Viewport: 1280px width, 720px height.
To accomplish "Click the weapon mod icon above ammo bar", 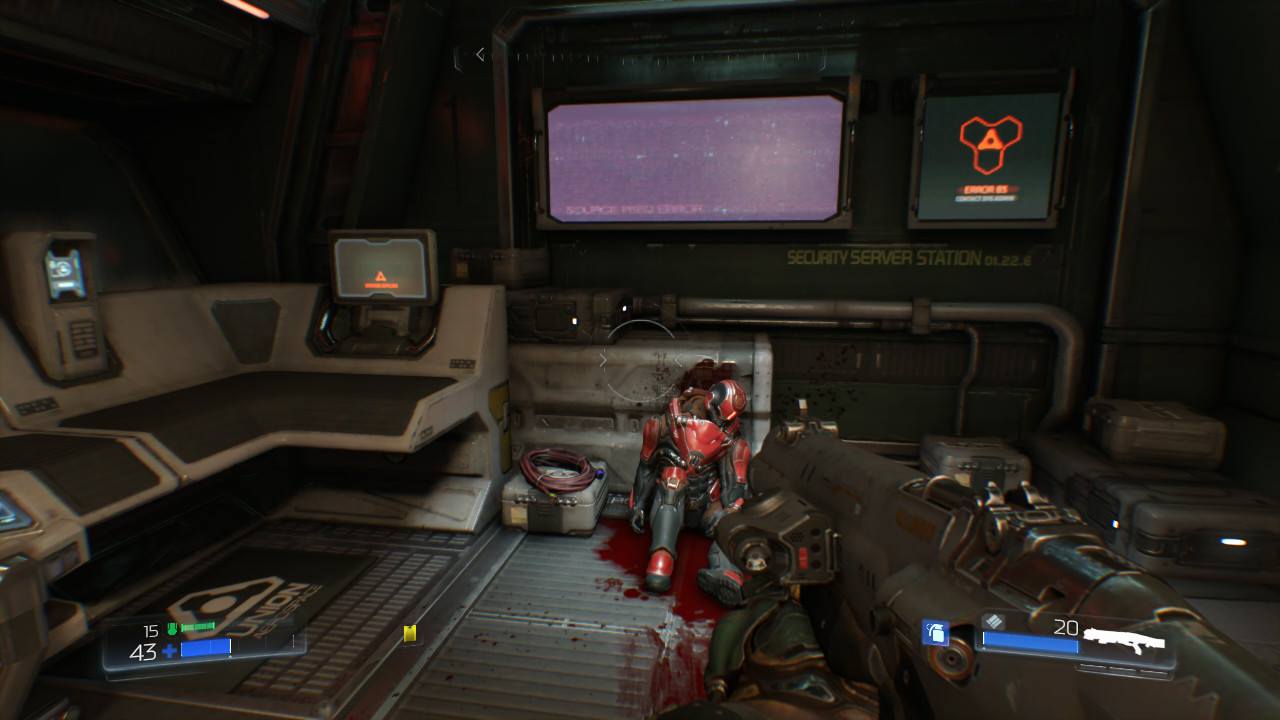I will coord(990,621).
